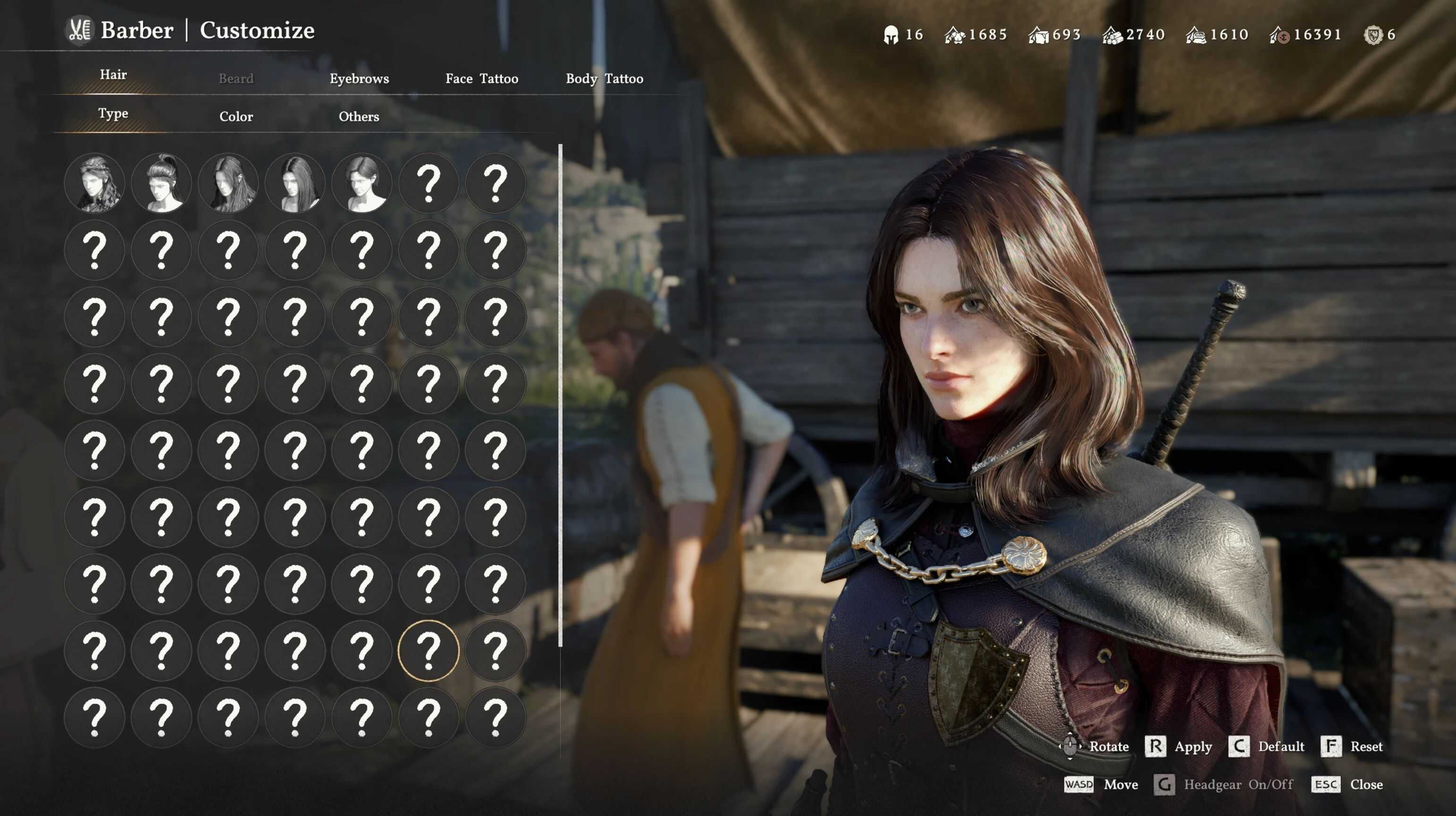Switch to the Eyebrows tab

click(x=359, y=78)
